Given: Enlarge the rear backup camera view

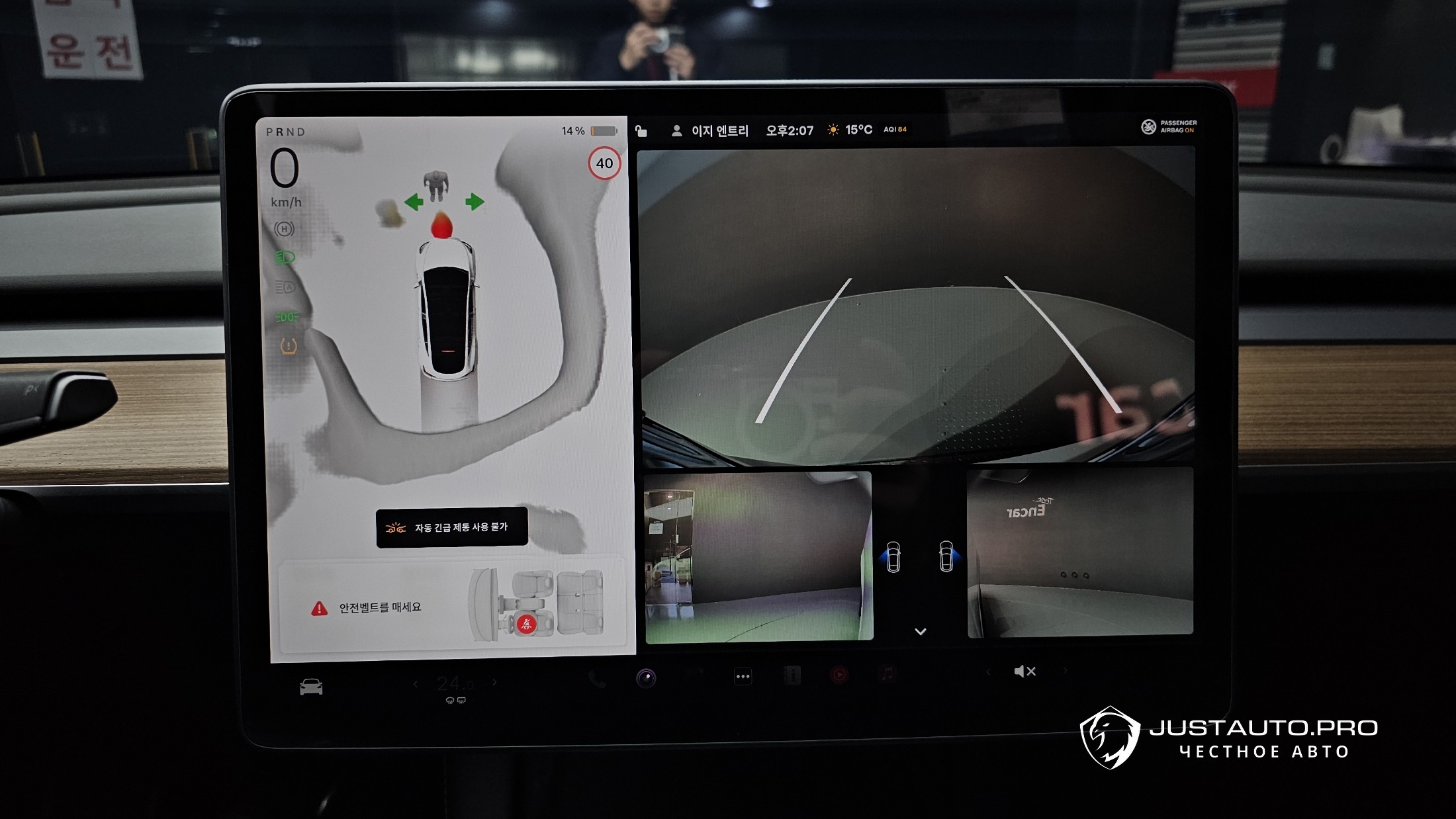Looking at the screenshot, I should click(x=917, y=304).
